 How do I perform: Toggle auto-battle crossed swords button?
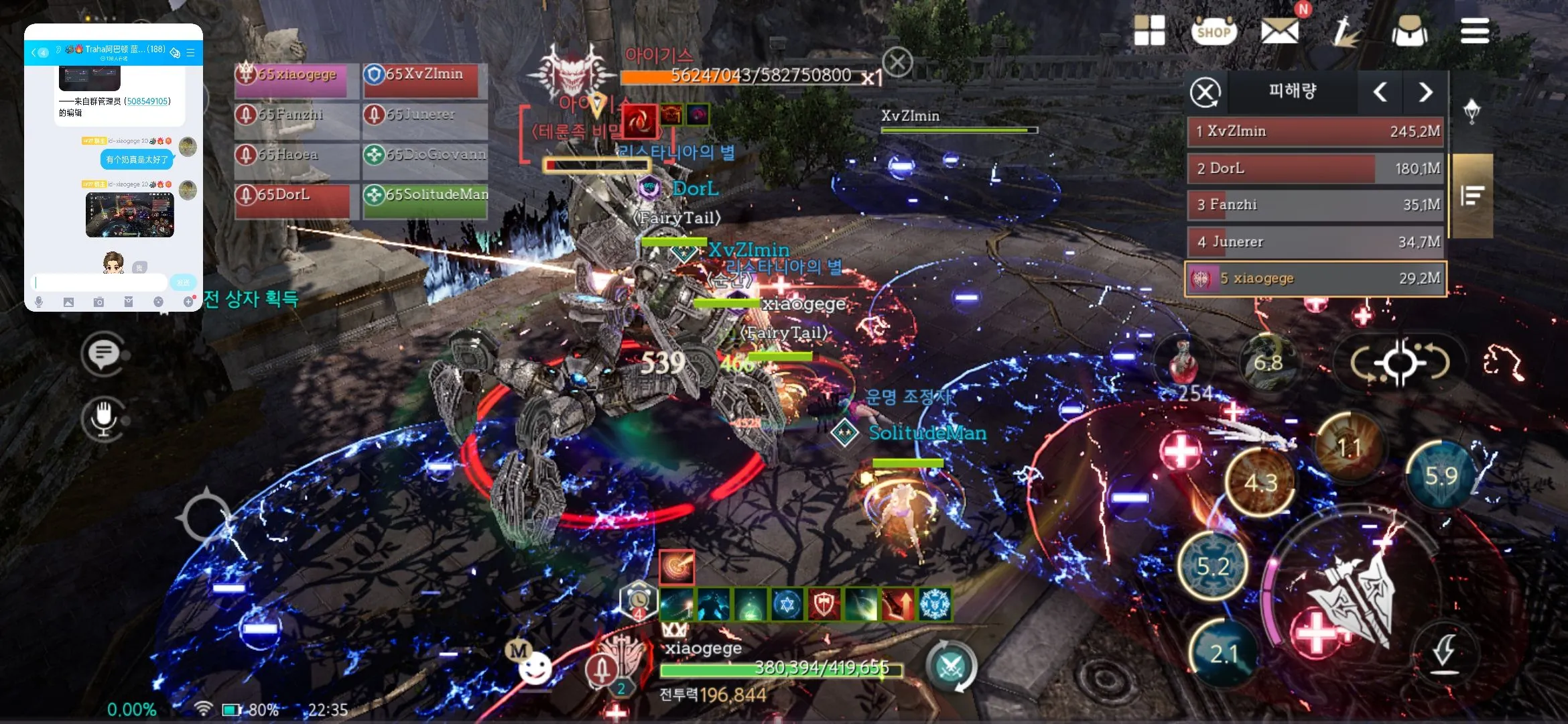pos(951,666)
